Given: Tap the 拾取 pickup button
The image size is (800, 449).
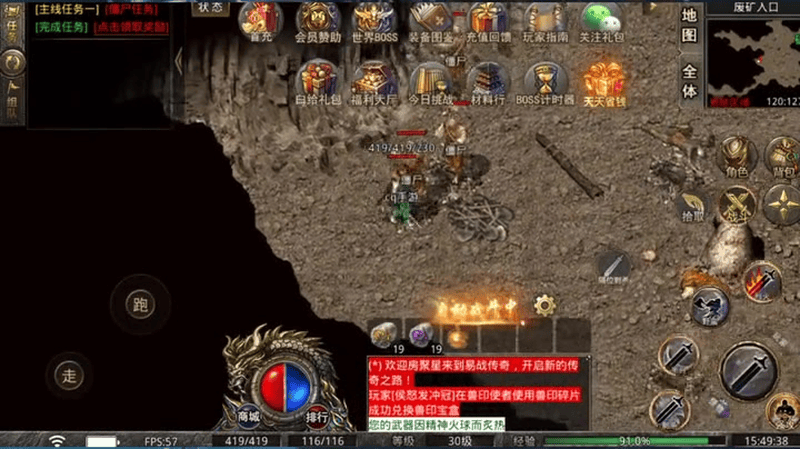Looking at the screenshot, I should pos(691,205).
